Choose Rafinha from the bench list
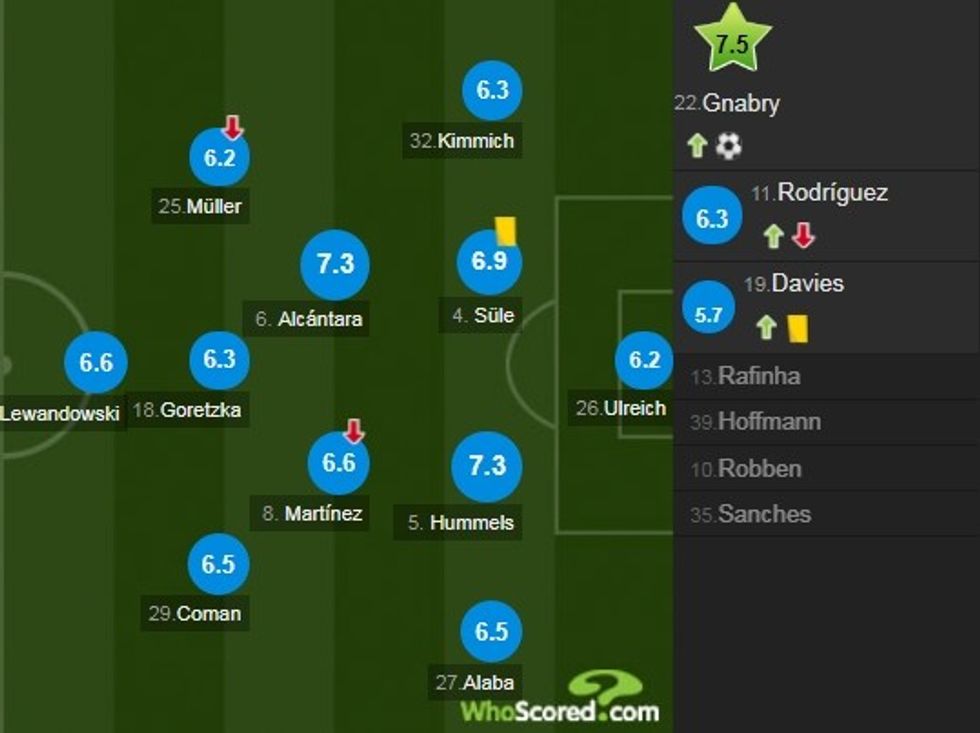Image resolution: width=980 pixels, height=733 pixels. coord(758,377)
